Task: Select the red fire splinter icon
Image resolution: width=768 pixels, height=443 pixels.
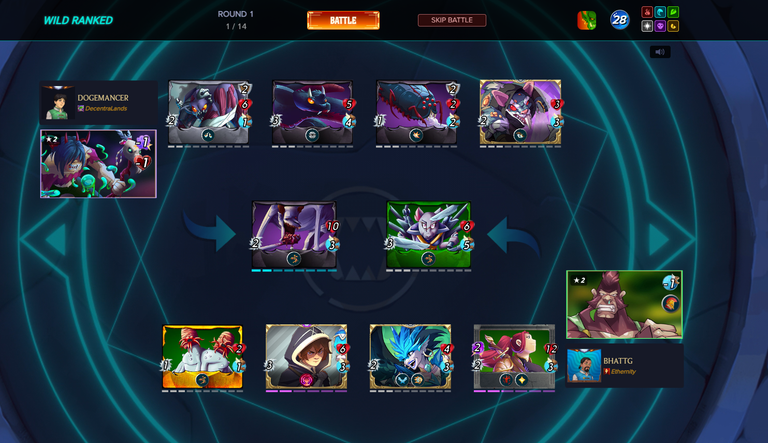Action: [x=647, y=13]
